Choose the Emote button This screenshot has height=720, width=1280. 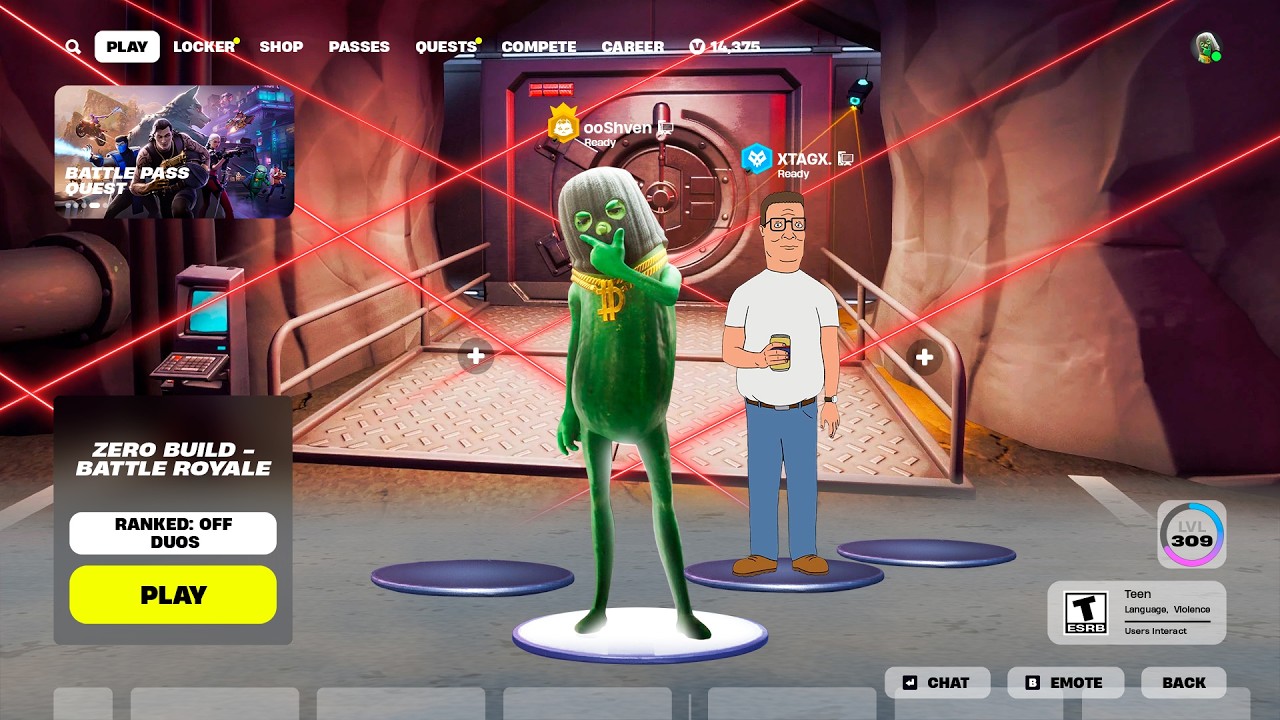click(1065, 683)
